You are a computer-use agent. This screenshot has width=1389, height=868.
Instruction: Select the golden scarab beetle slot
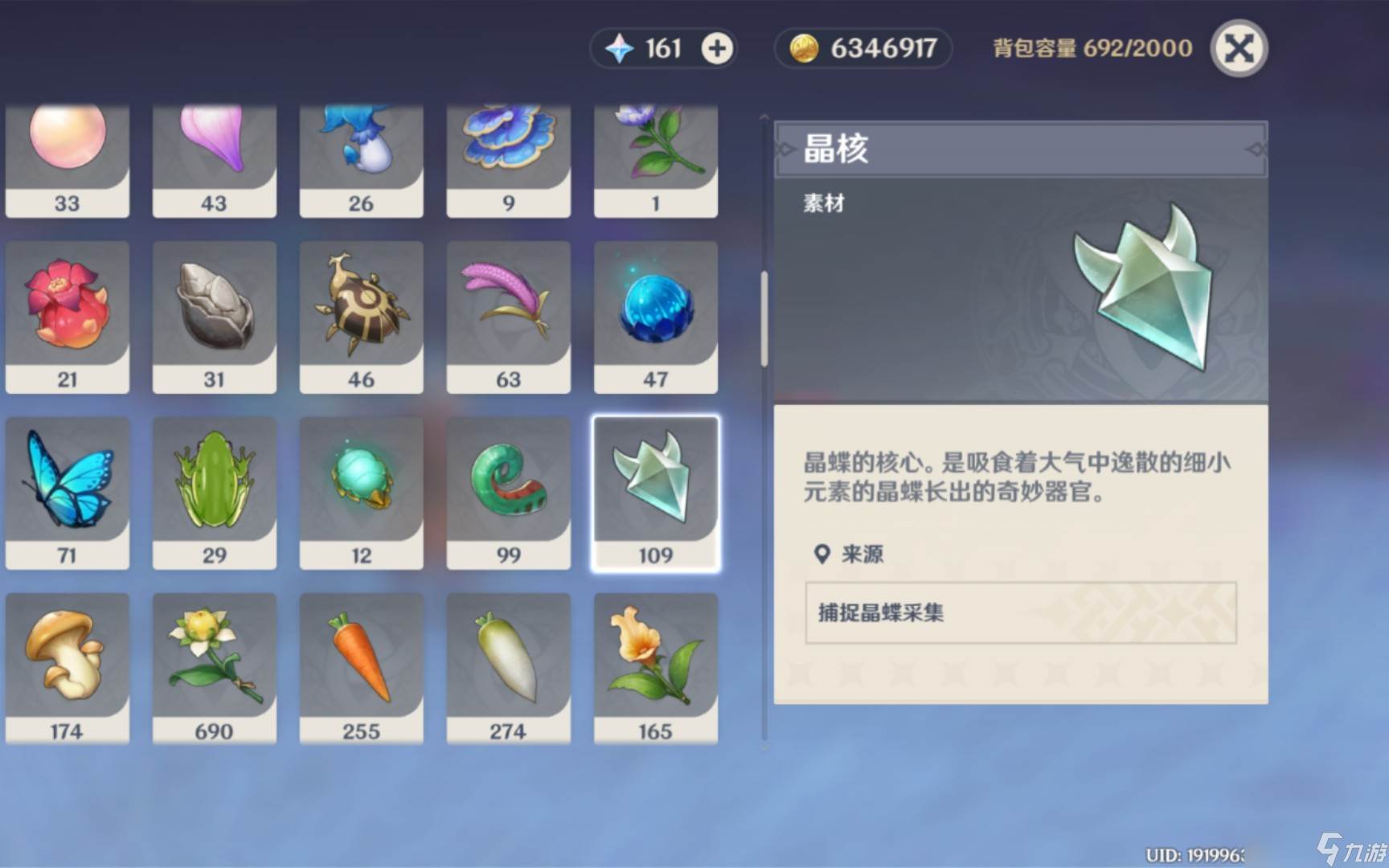click(361, 316)
